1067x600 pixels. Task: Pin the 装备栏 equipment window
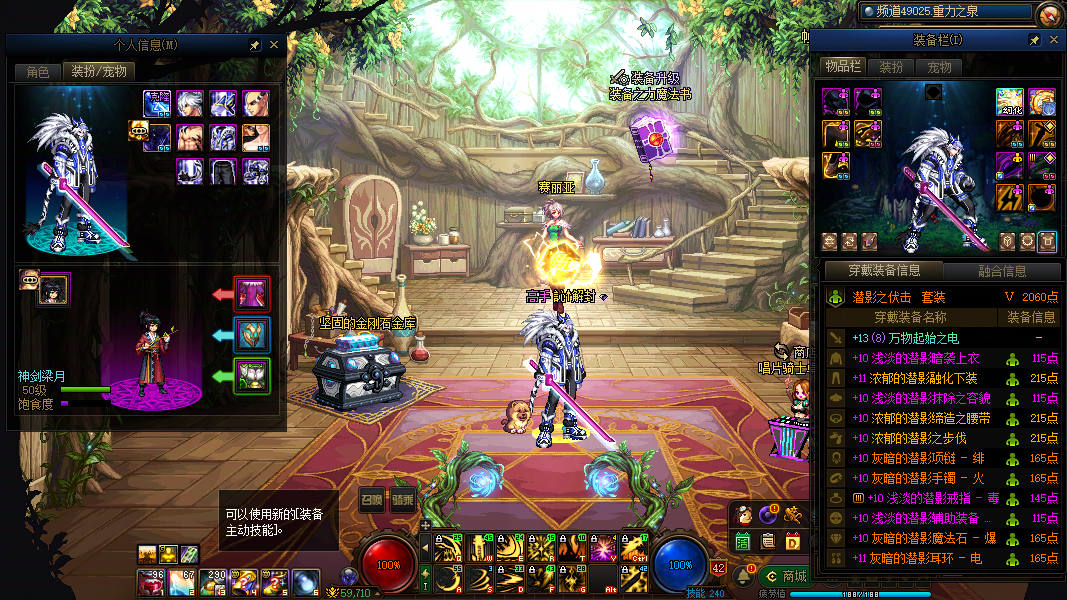(x=1035, y=40)
